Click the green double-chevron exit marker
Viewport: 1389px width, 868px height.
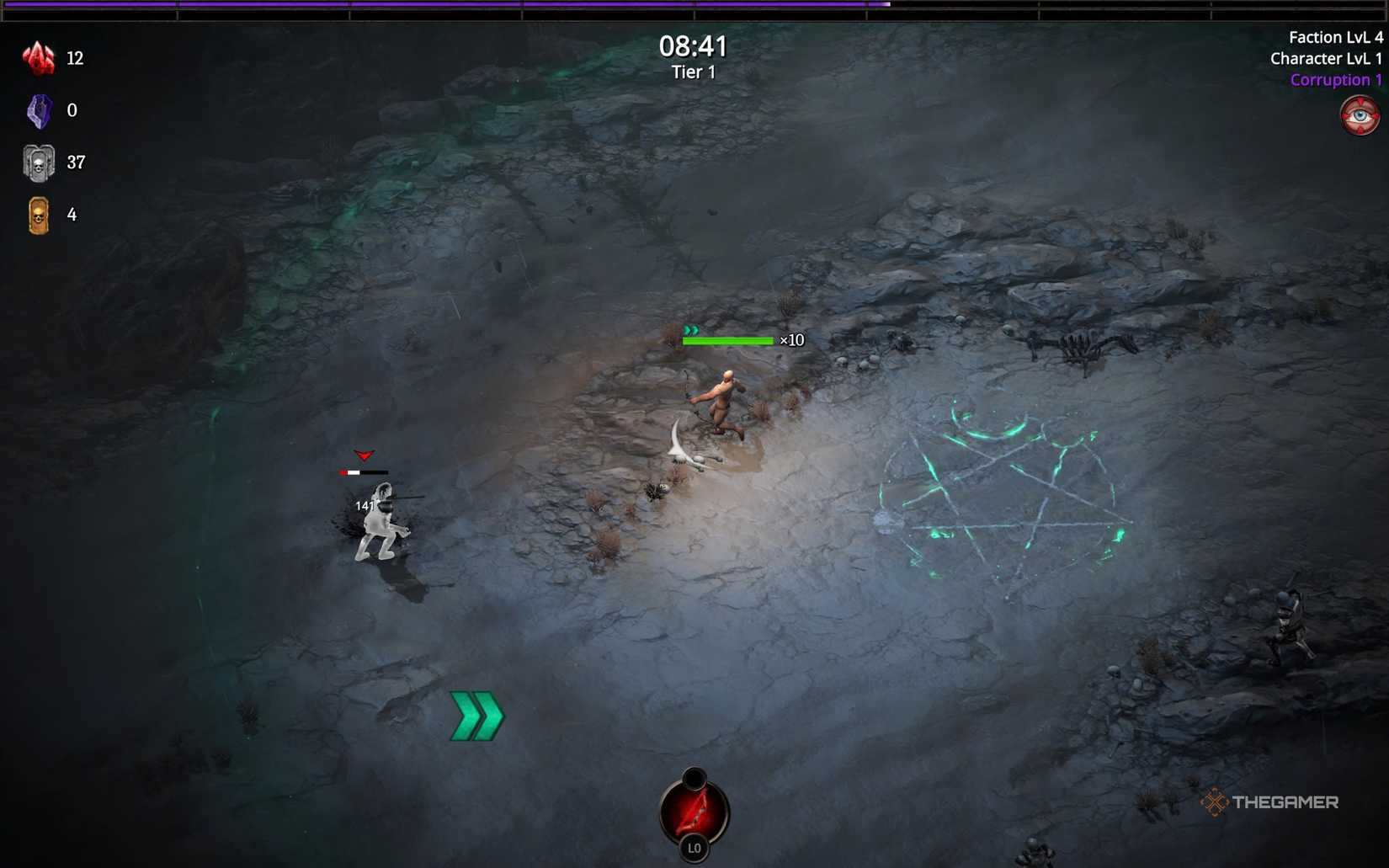[476, 715]
